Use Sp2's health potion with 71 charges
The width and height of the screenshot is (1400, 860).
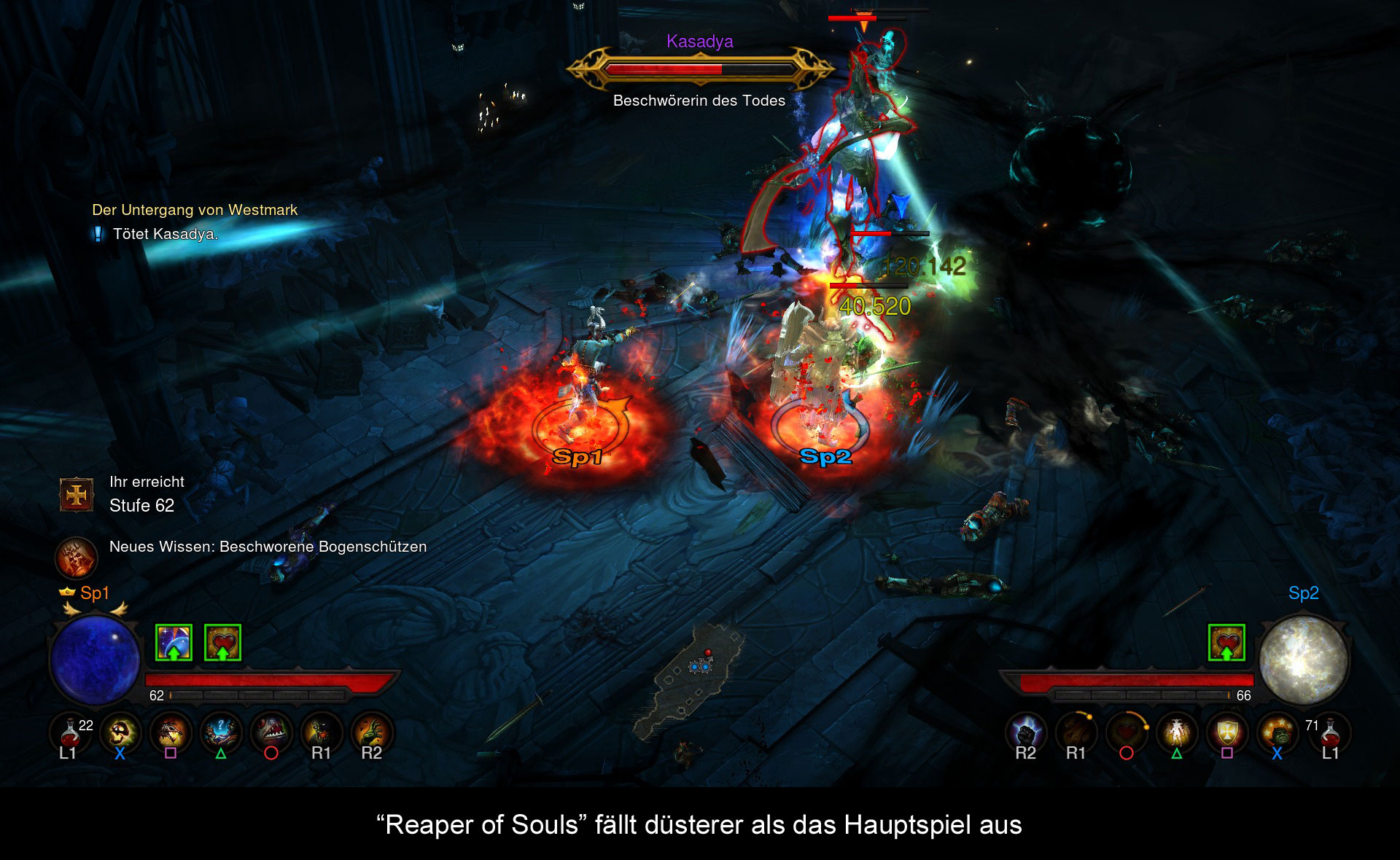(1329, 731)
